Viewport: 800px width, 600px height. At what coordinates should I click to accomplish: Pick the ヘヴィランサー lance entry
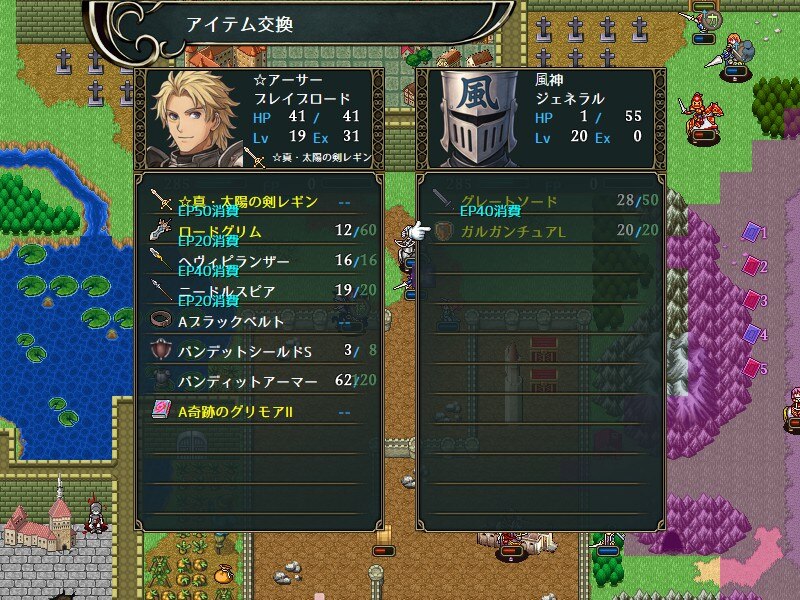tap(258, 262)
